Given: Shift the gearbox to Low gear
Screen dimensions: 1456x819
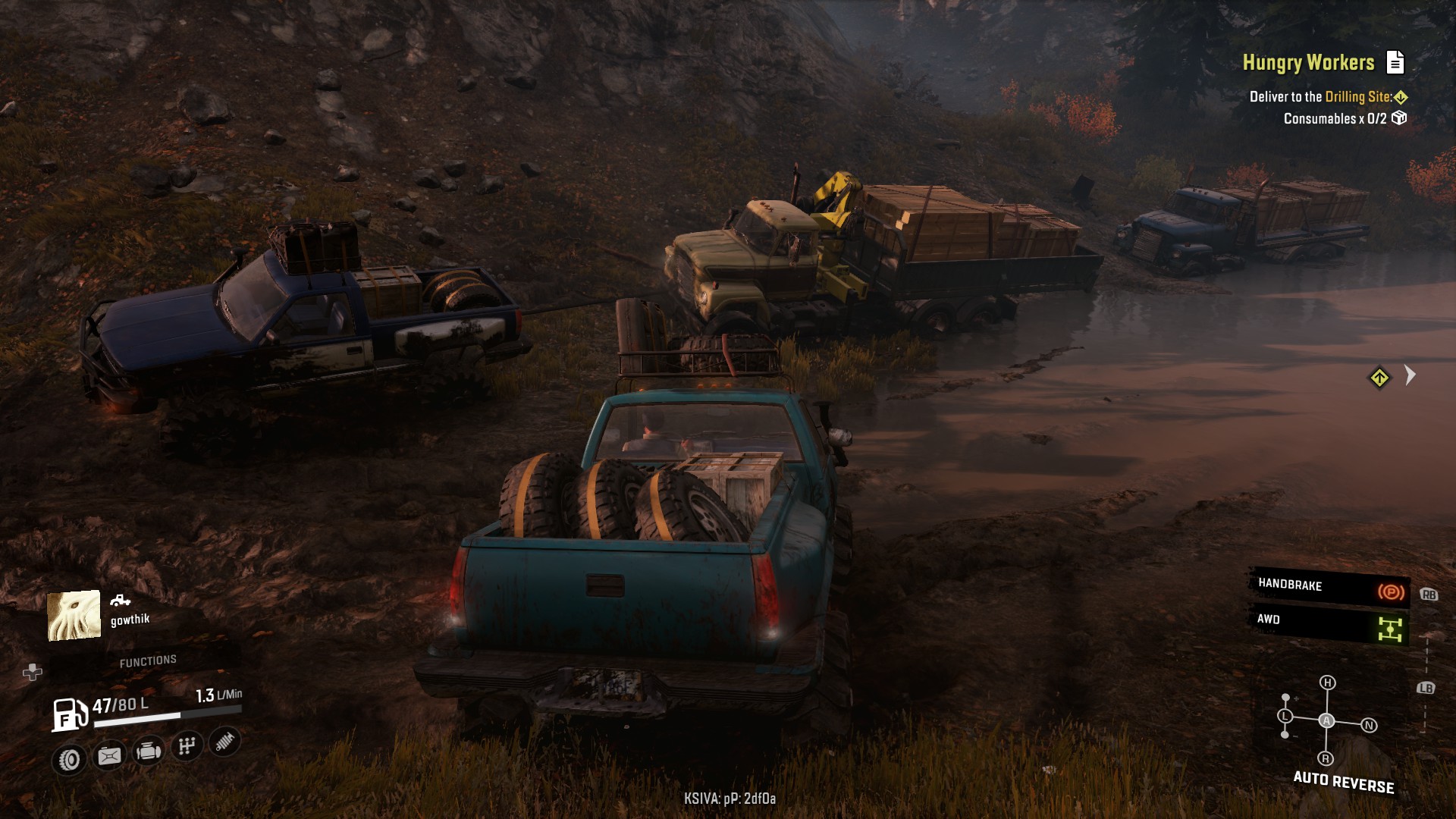Looking at the screenshot, I should click(x=1285, y=716).
